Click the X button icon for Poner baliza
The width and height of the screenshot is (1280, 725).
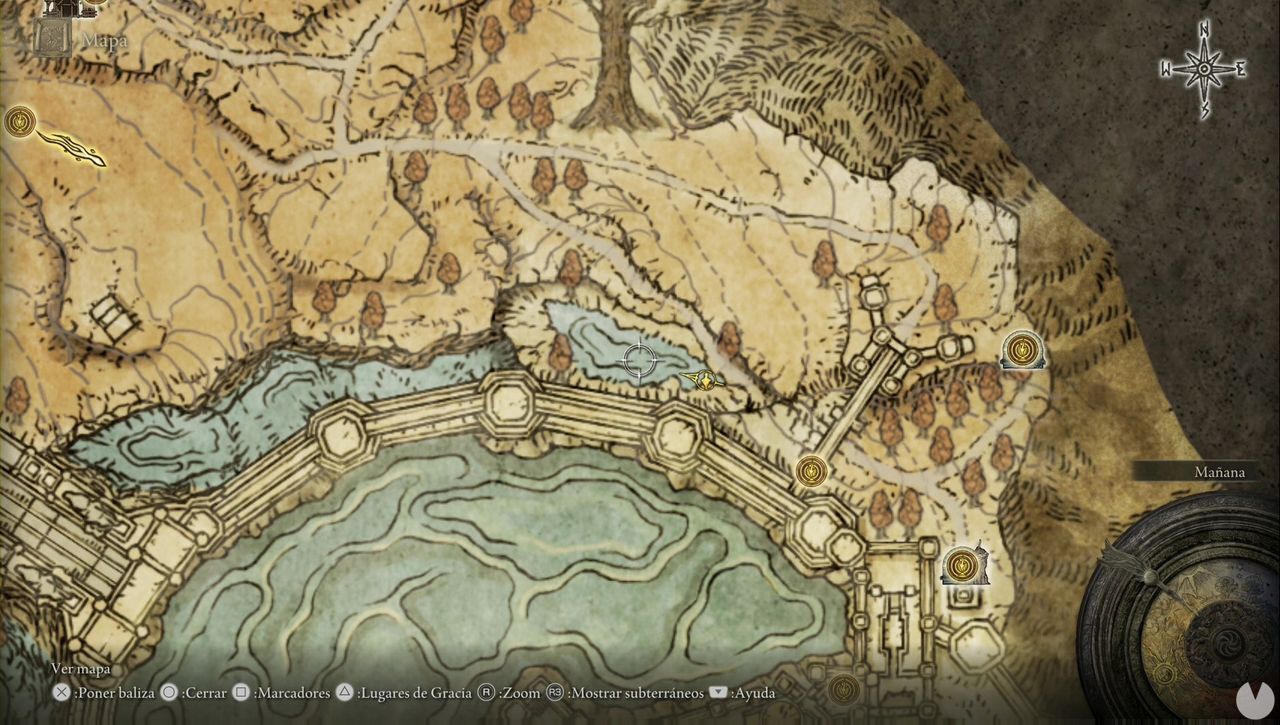pyautogui.click(x=61, y=692)
